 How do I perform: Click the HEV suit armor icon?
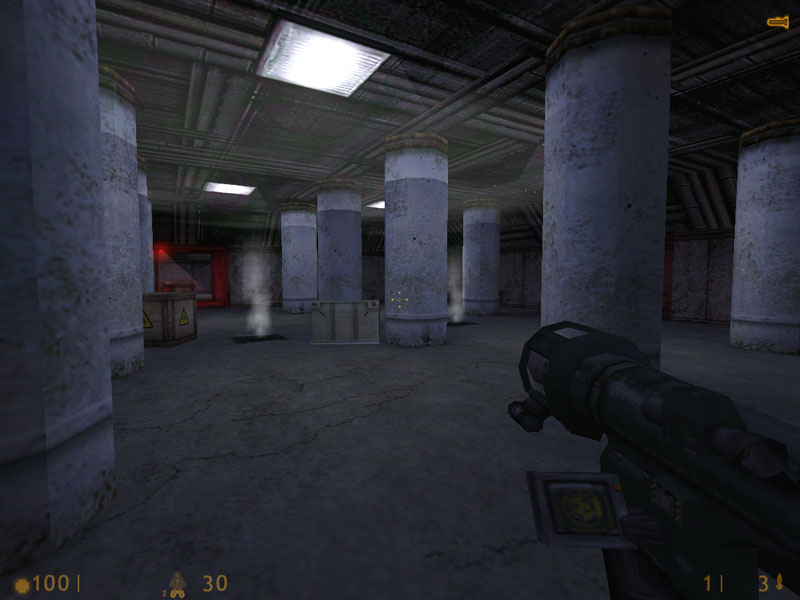point(177,582)
